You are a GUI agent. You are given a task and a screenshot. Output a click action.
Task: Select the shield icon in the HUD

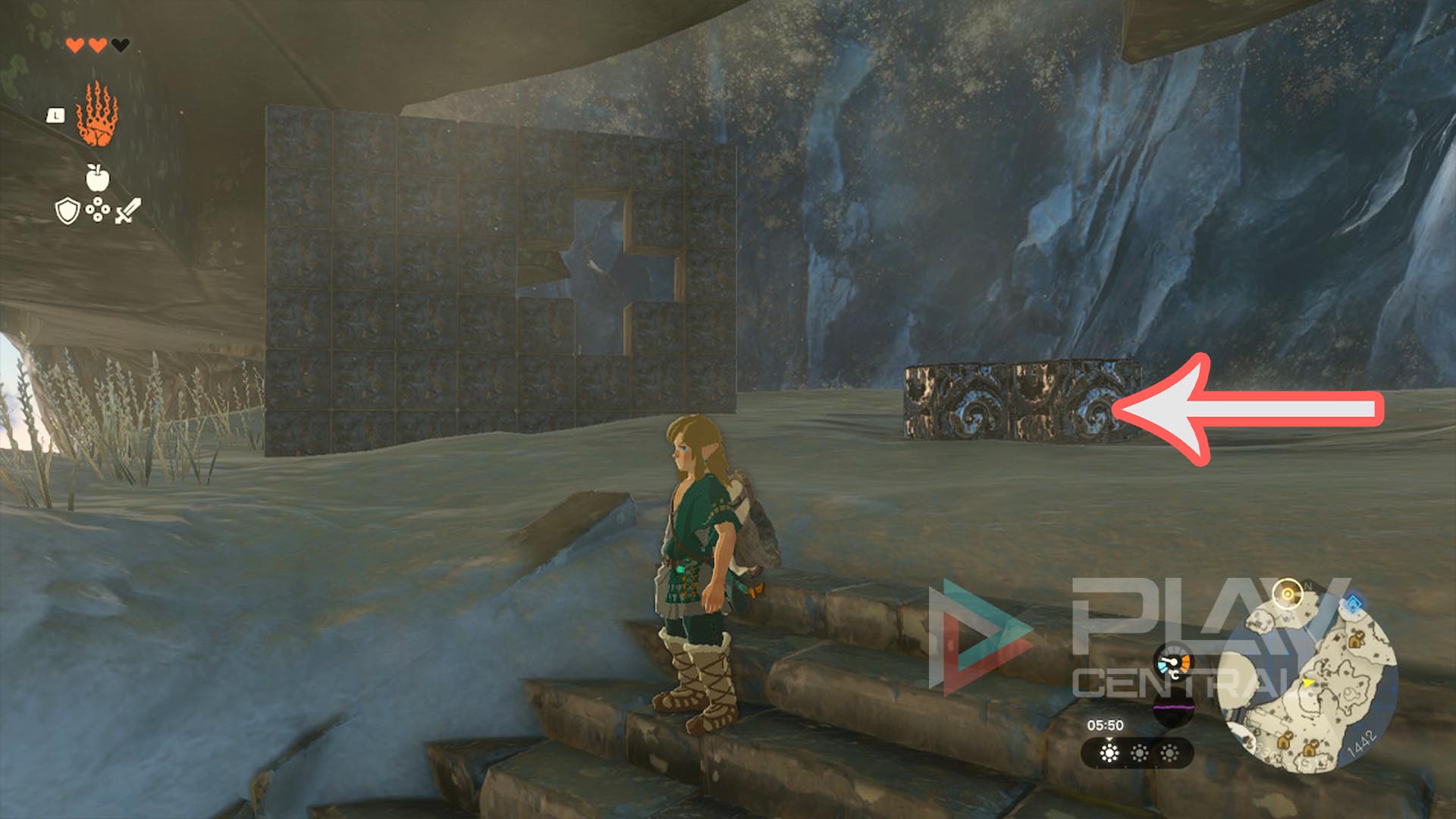67,211
